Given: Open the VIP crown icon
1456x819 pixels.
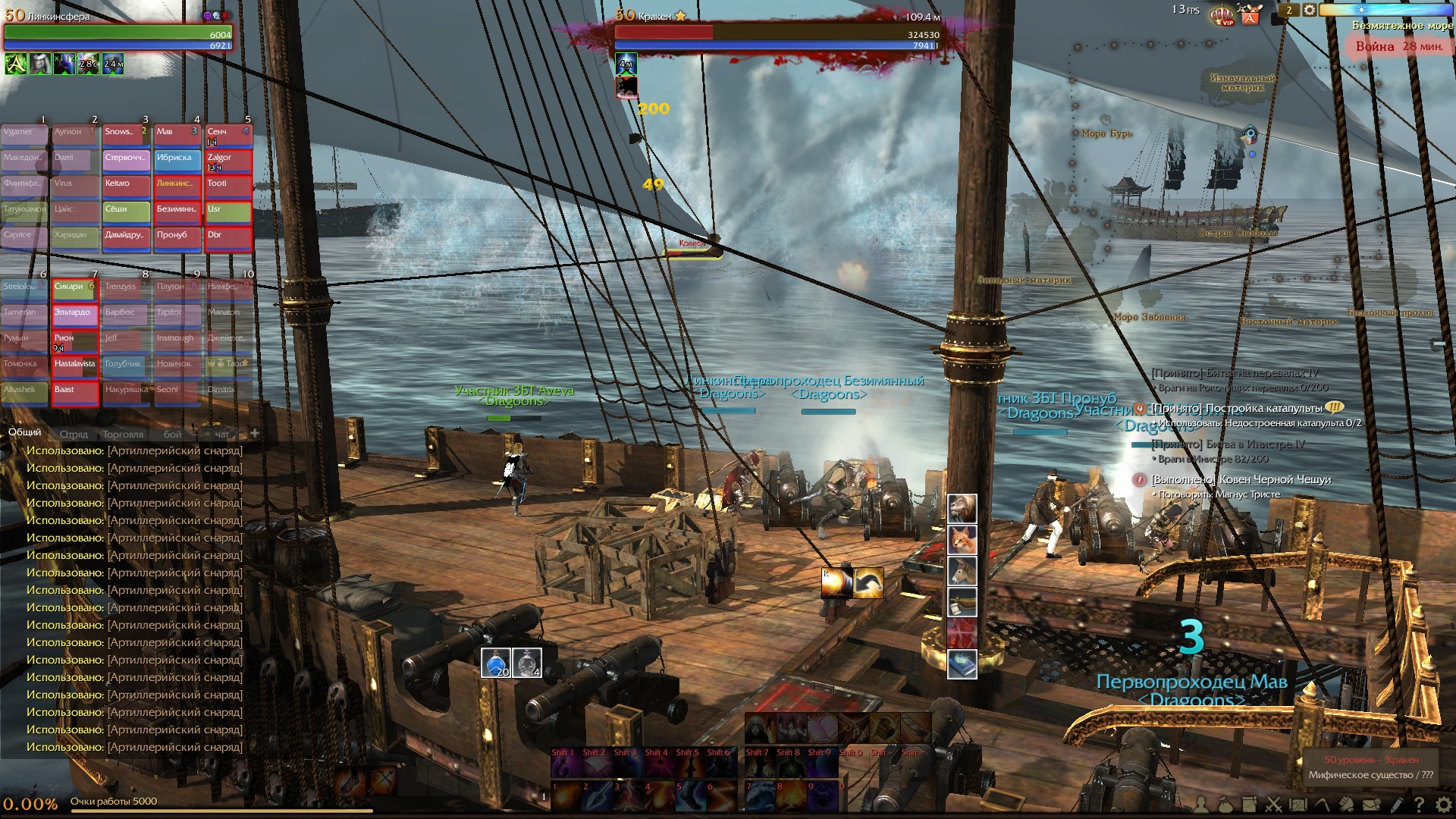Looking at the screenshot, I should pos(1222,15).
